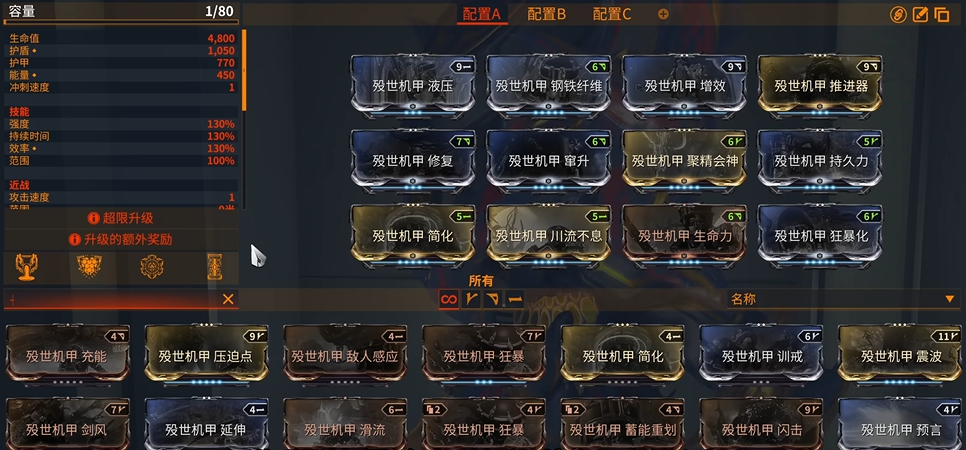This screenshot has height=450, width=966.
Task: Add a new config with the plus icon
Action: [663, 14]
